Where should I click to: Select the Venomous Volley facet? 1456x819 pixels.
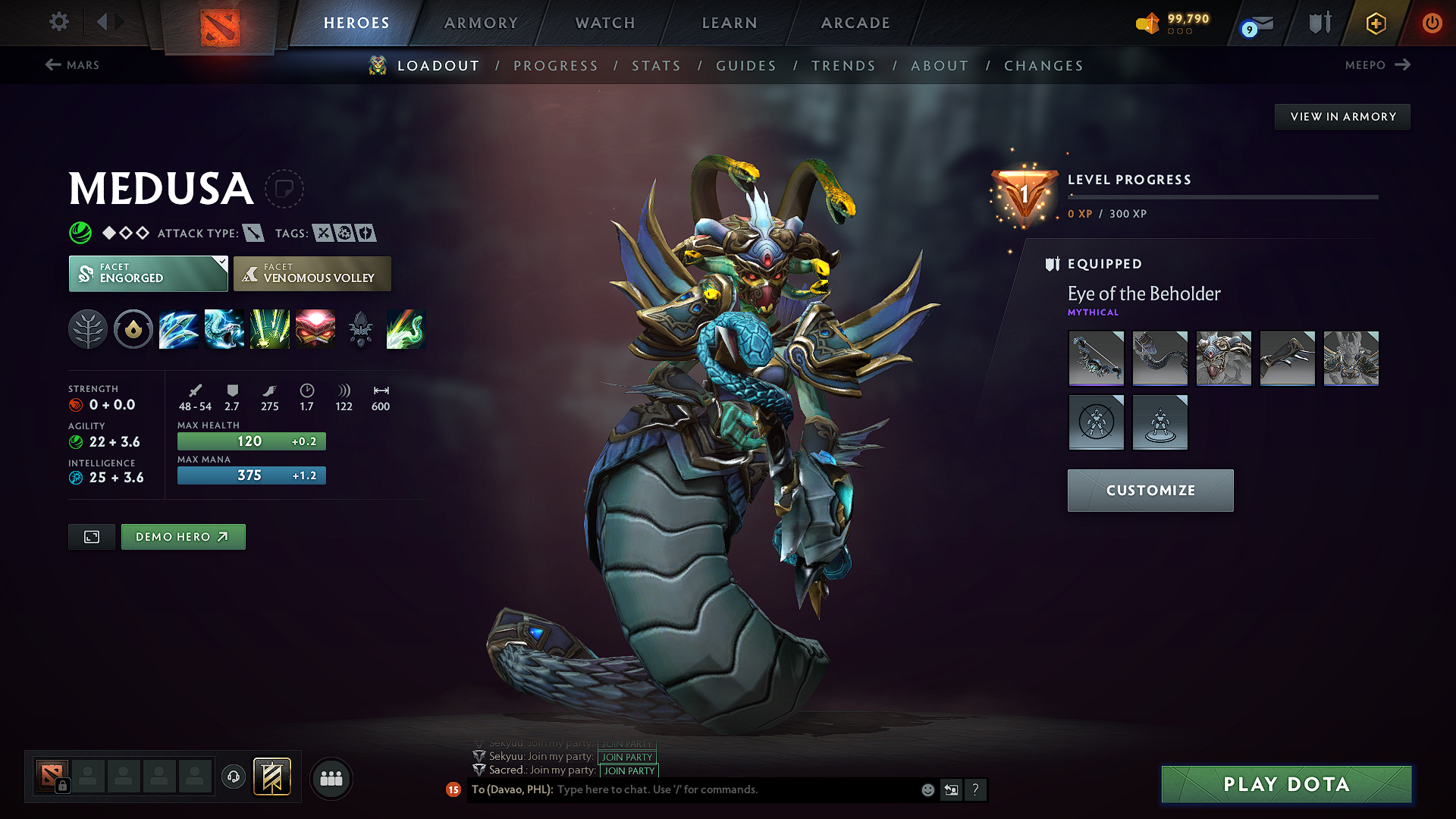coord(312,273)
